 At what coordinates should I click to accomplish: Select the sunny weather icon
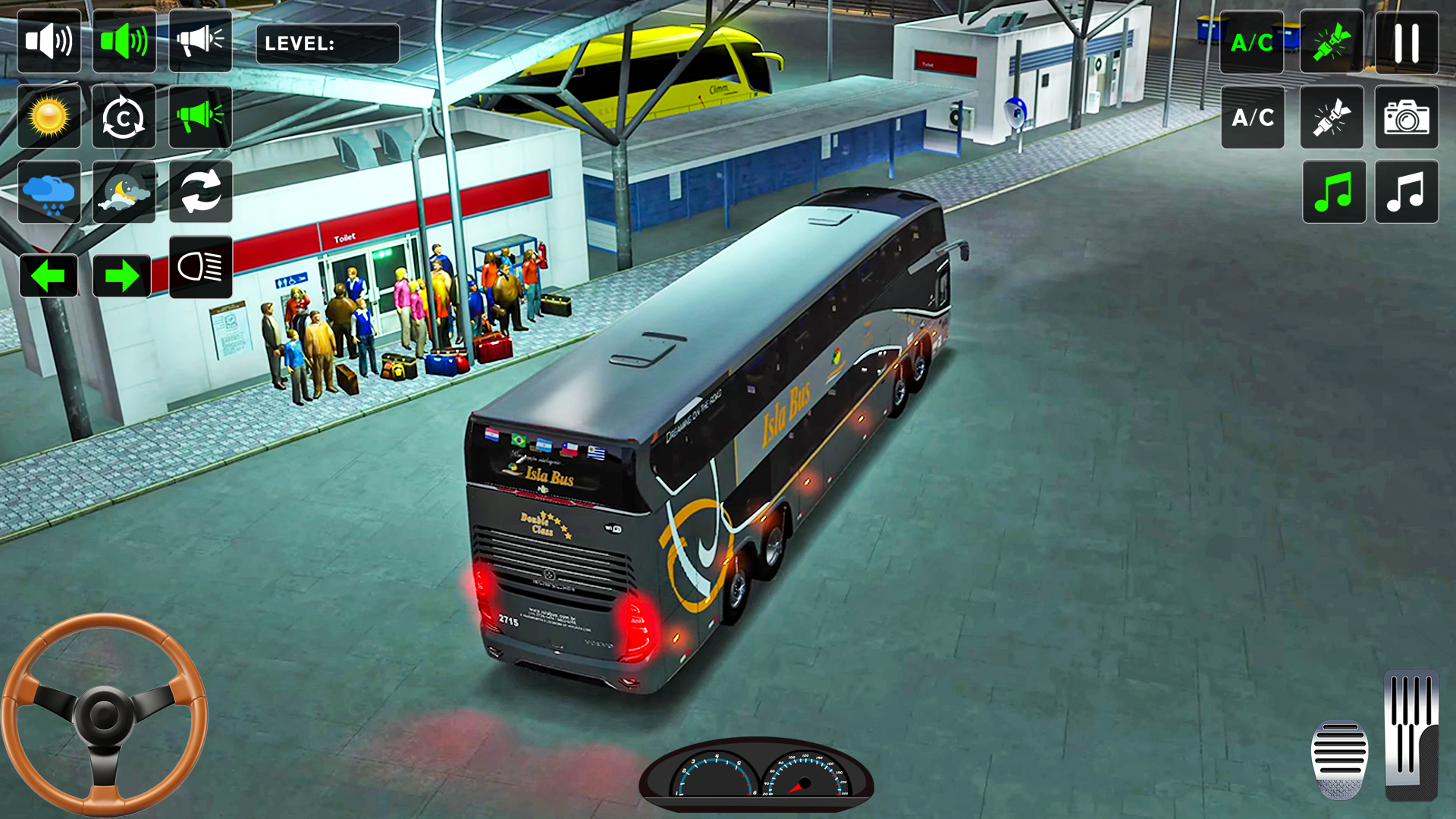(x=49, y=117)
